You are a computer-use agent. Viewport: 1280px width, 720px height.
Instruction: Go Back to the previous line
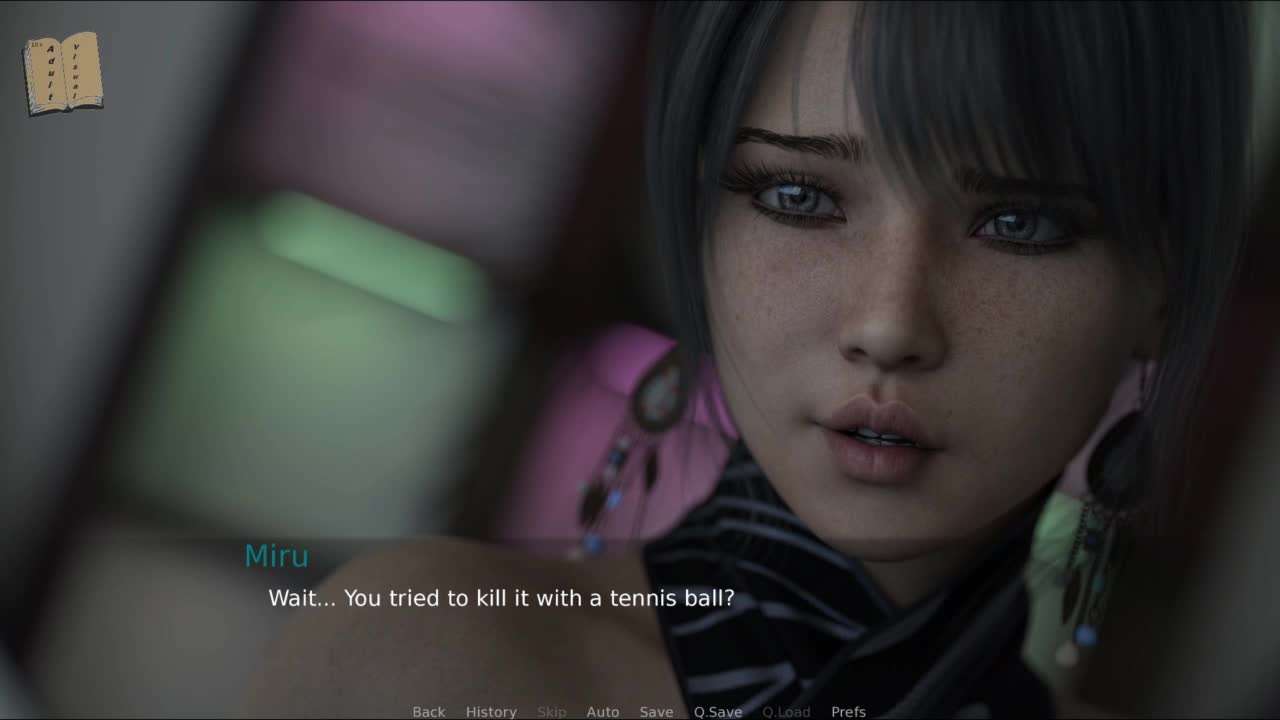click(x=429, y=712)
